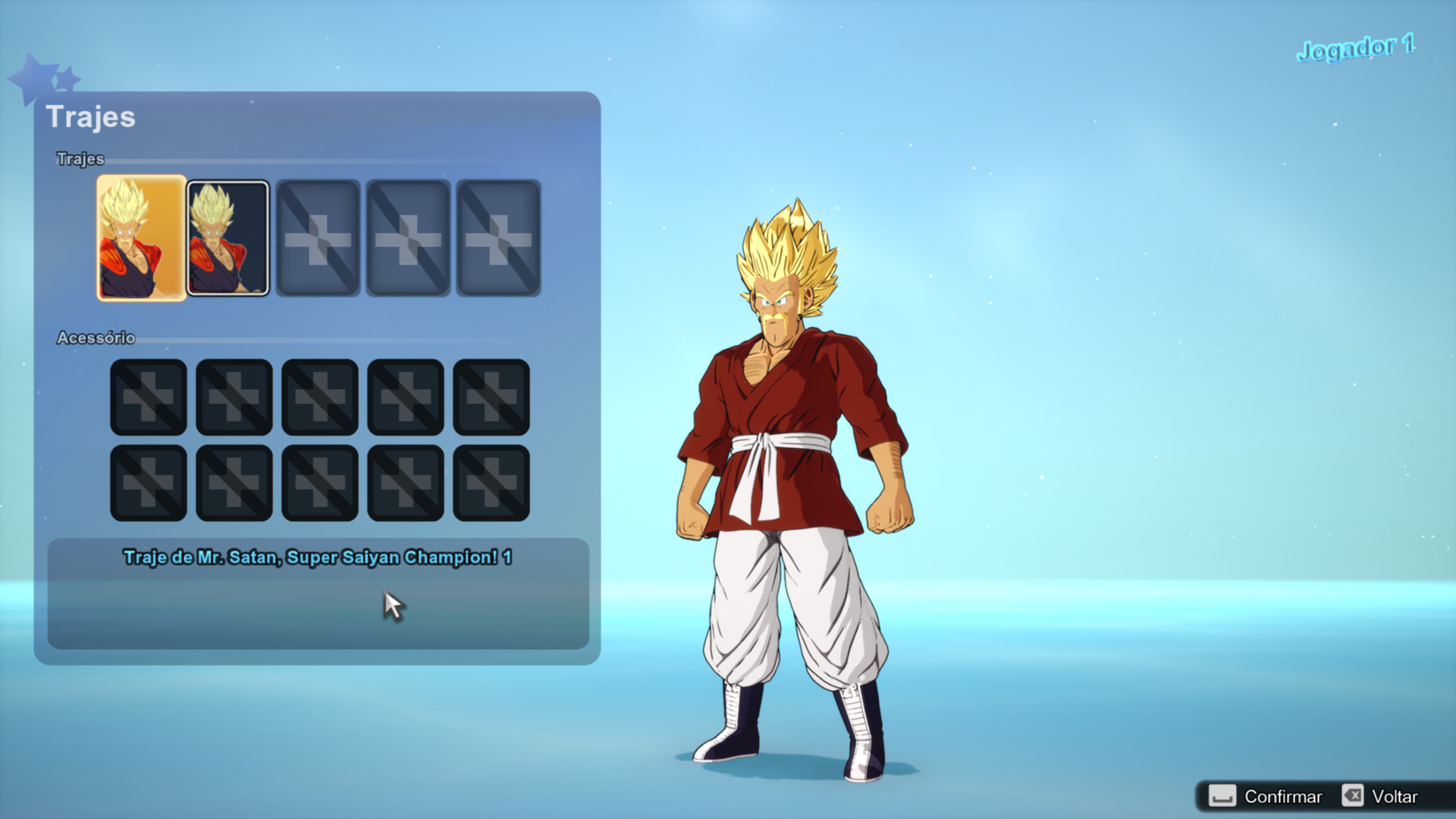The height and width of the screenshot is (819, 1456).
Task: Select the fifth accessory slot in top row
Action: coord(491,396)
